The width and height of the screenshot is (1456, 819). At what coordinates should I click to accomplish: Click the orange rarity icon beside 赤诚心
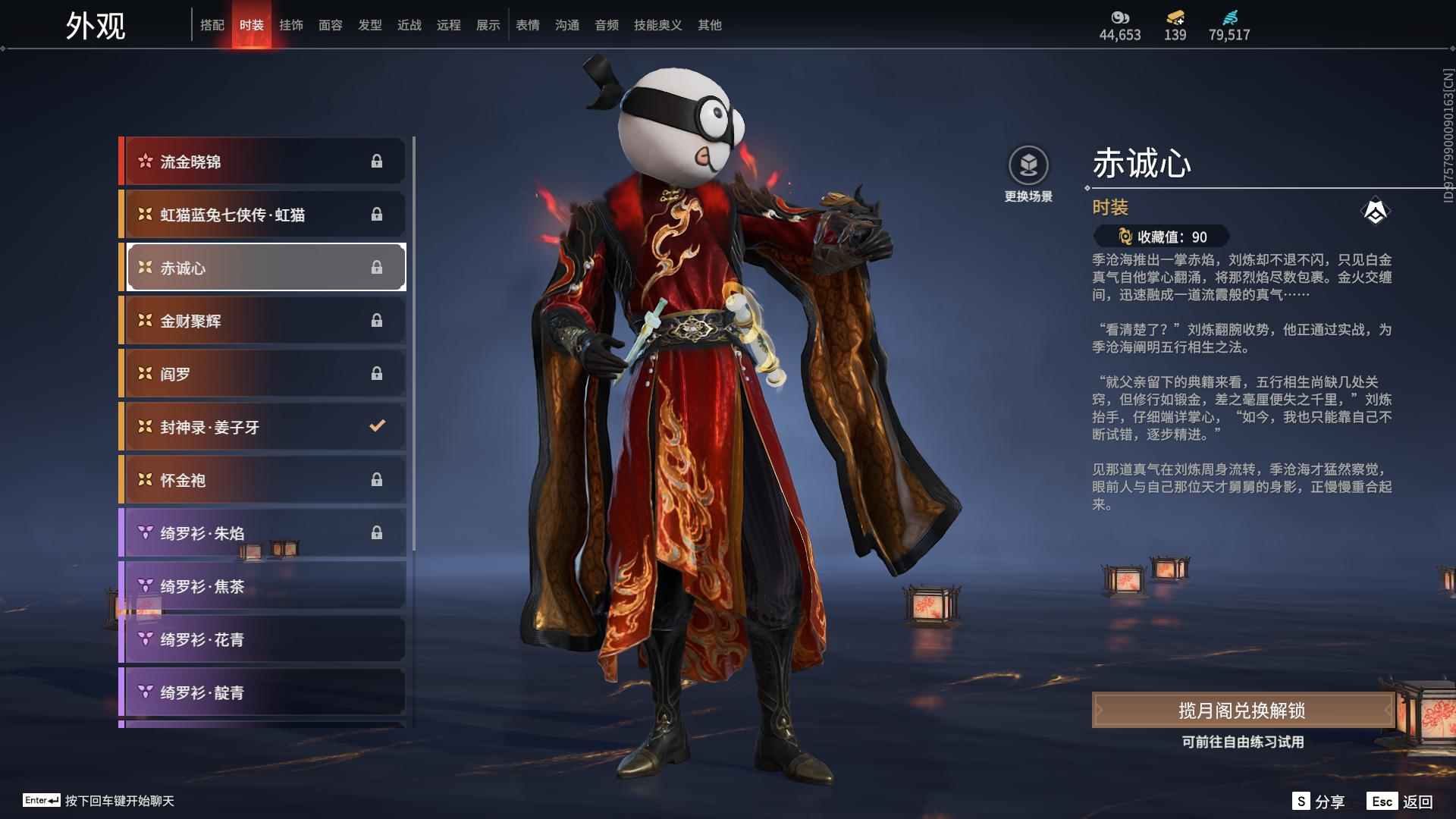[144, 267]
